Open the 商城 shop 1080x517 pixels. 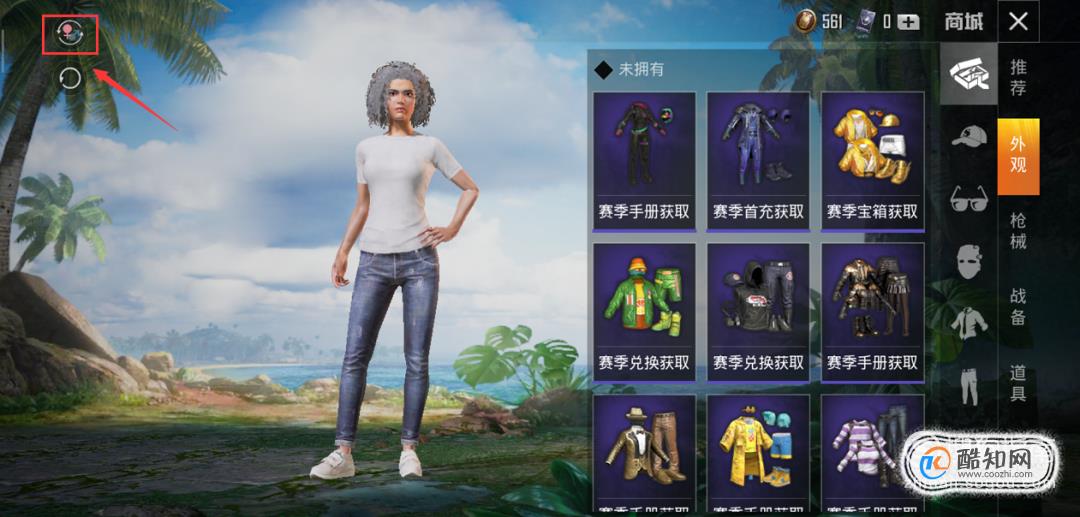pyautogui.click(x=963, y=21)
